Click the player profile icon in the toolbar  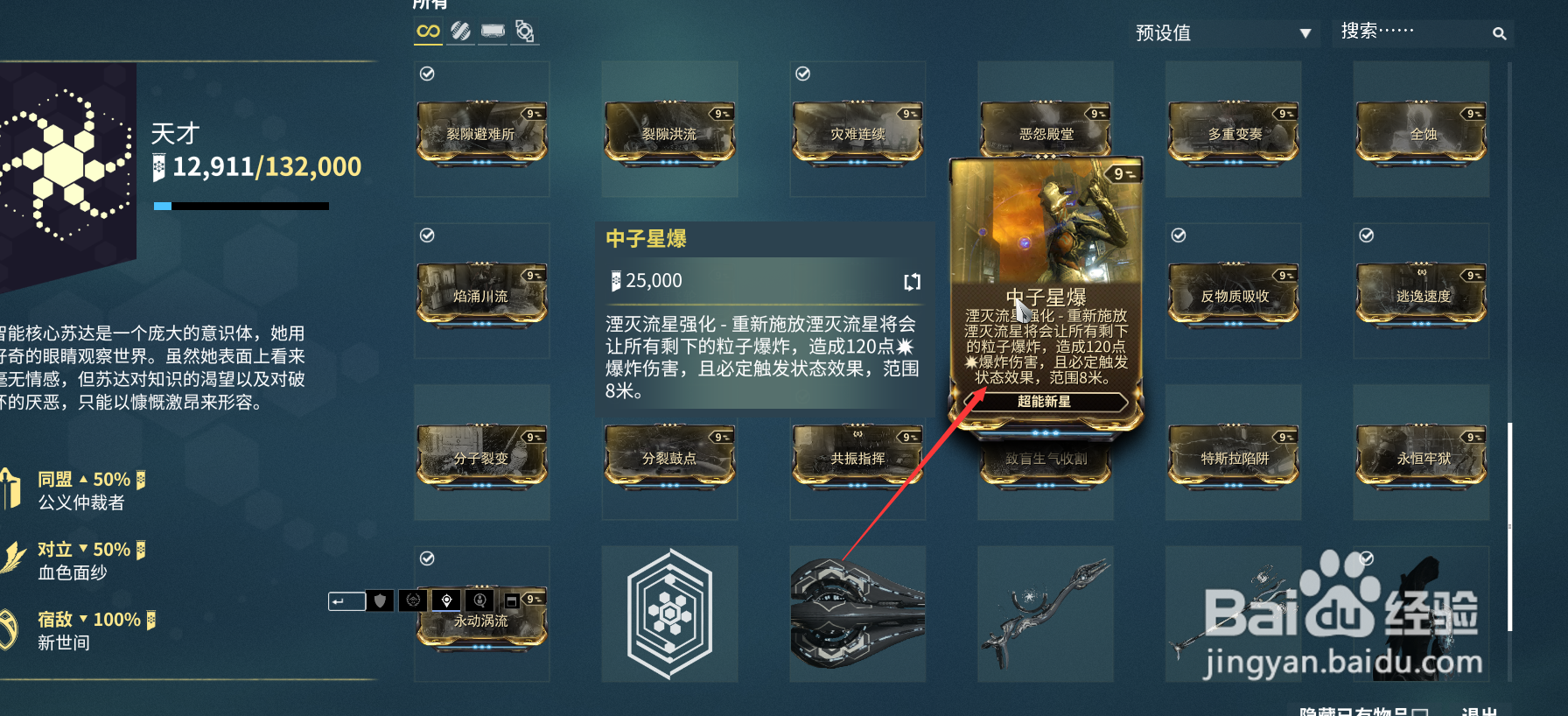[479, 601]
